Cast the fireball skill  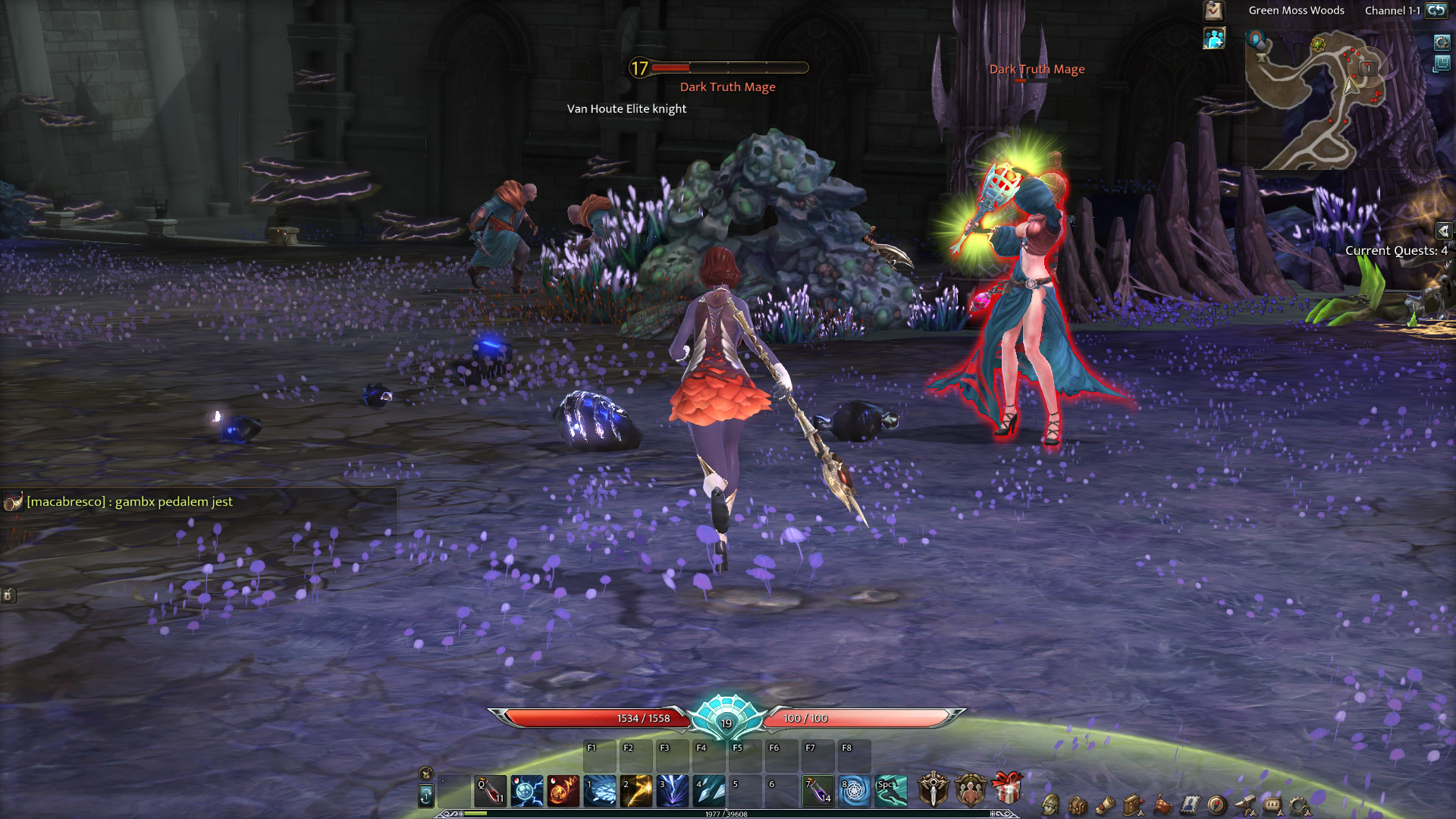563,791
